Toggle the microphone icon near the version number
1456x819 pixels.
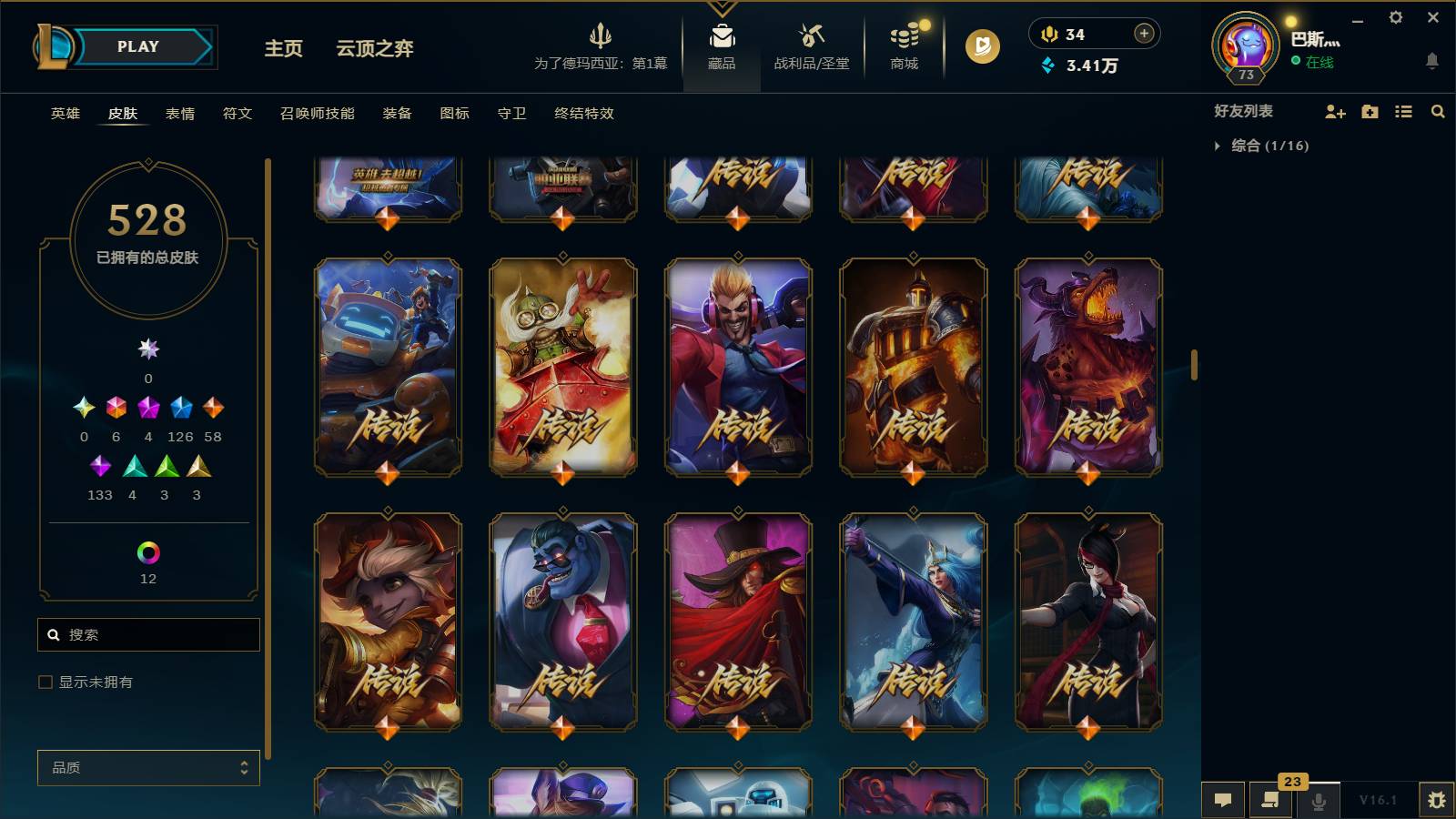(1317, 800)
